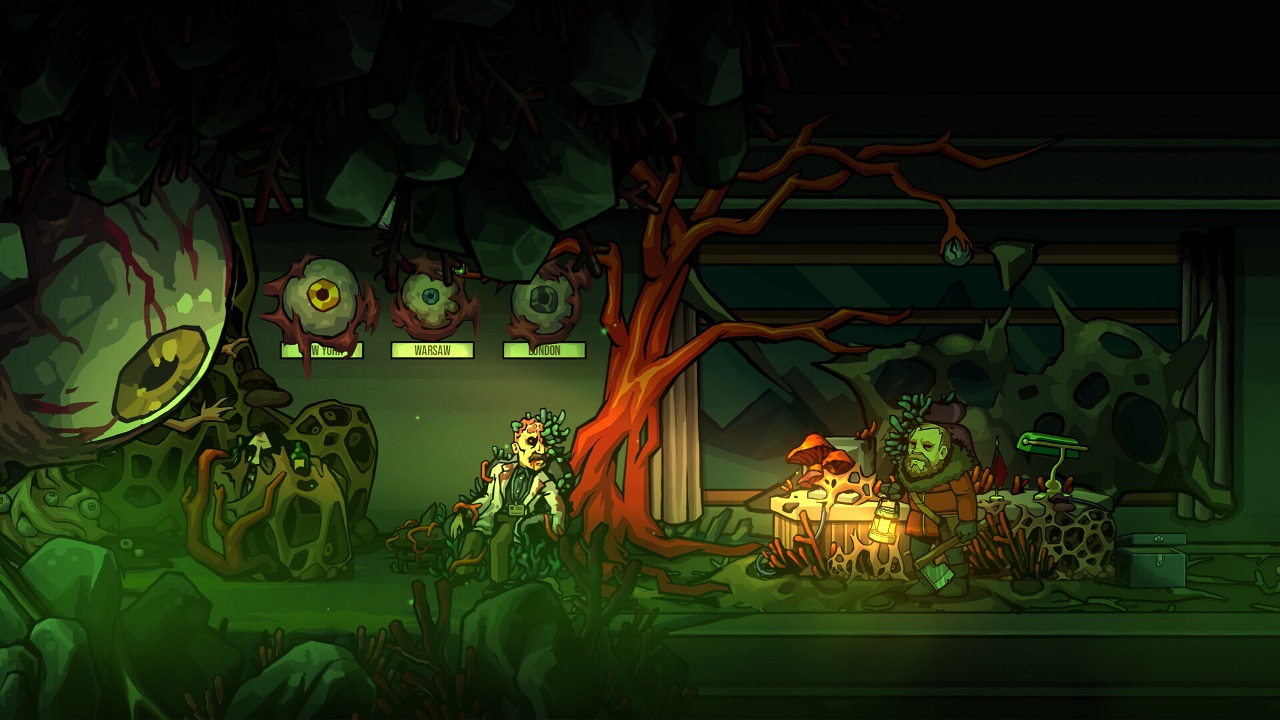Select the glowing lantern the bearded man holds
Viewport: 1280px width, 720px height.
click(x=884, y=525)
